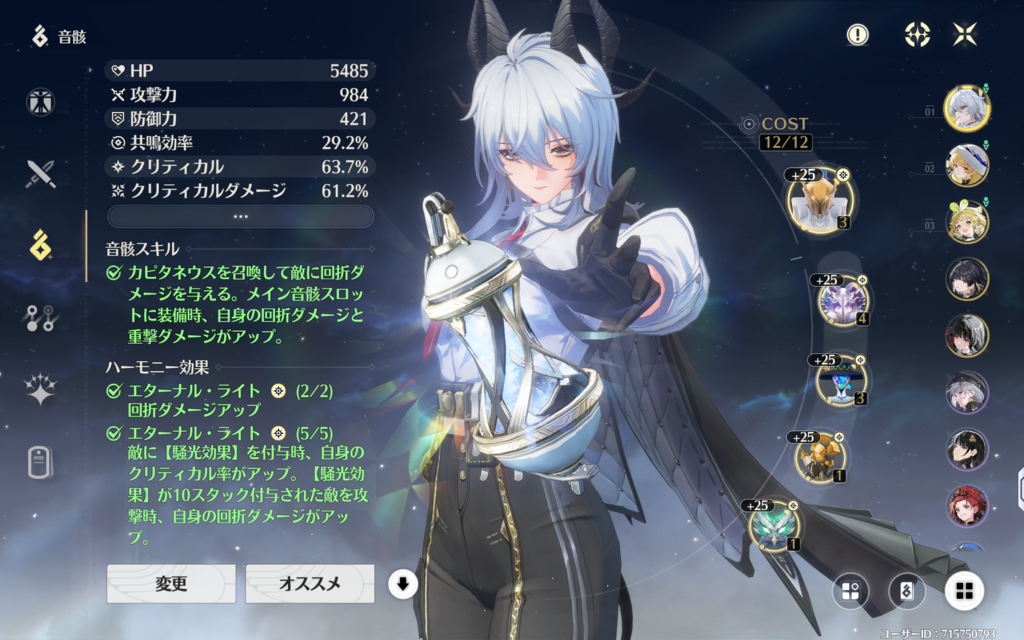Click the 変更 button

pyautogui.click(x=171, y=583)
